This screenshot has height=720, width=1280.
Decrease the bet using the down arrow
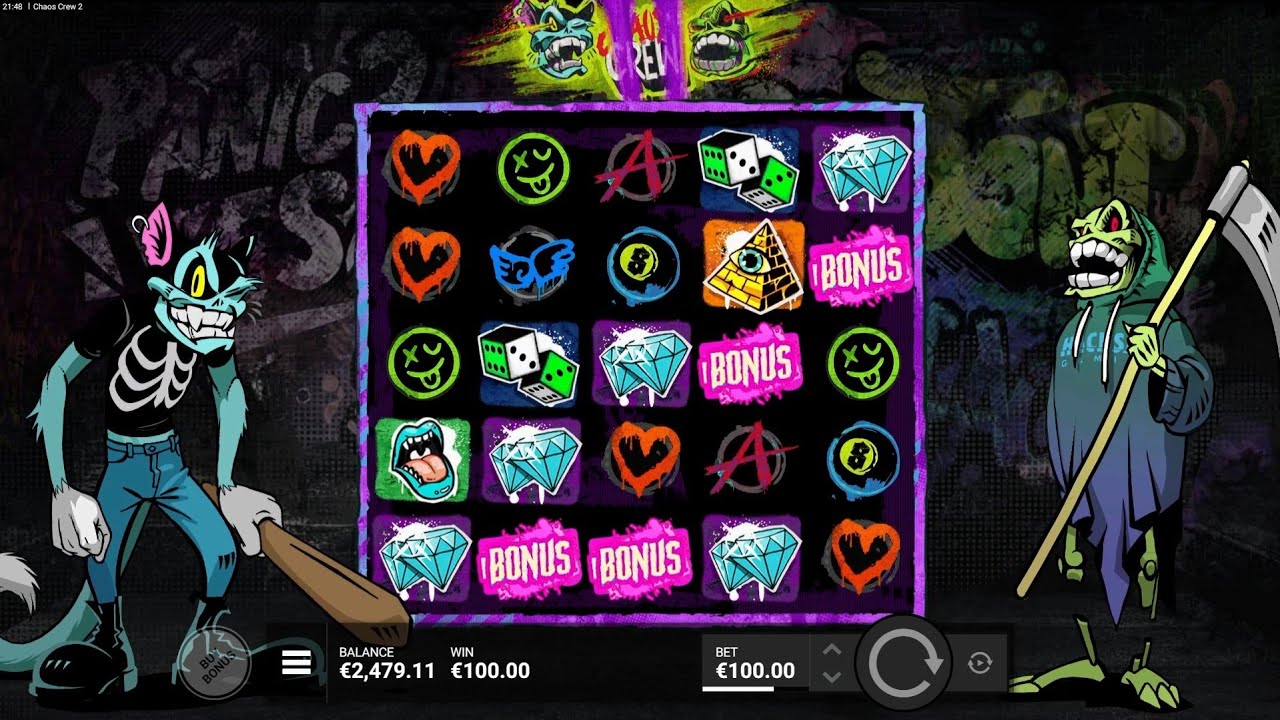(x=832, y=678)
